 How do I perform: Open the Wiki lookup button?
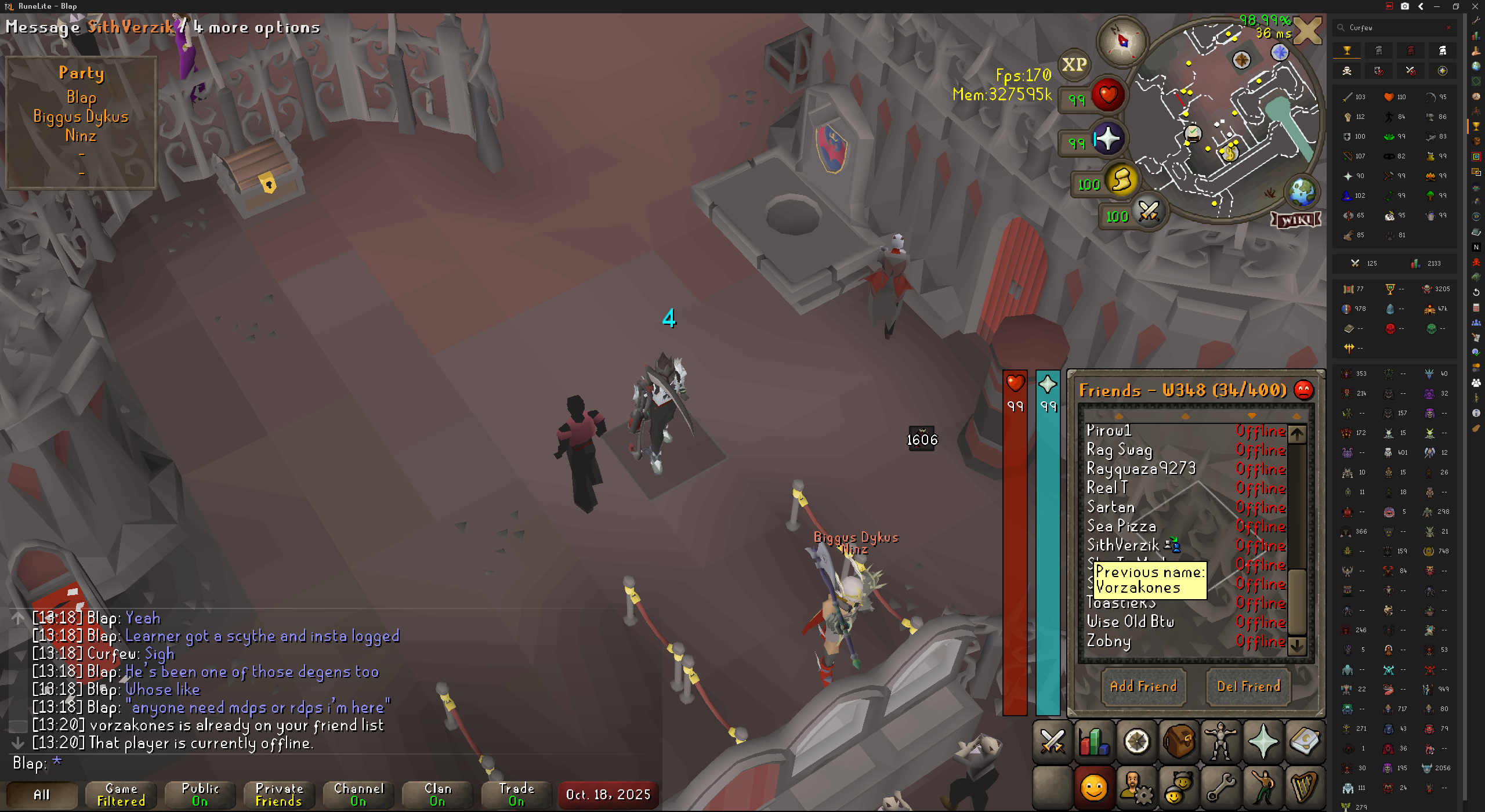tap(1296, 220)
